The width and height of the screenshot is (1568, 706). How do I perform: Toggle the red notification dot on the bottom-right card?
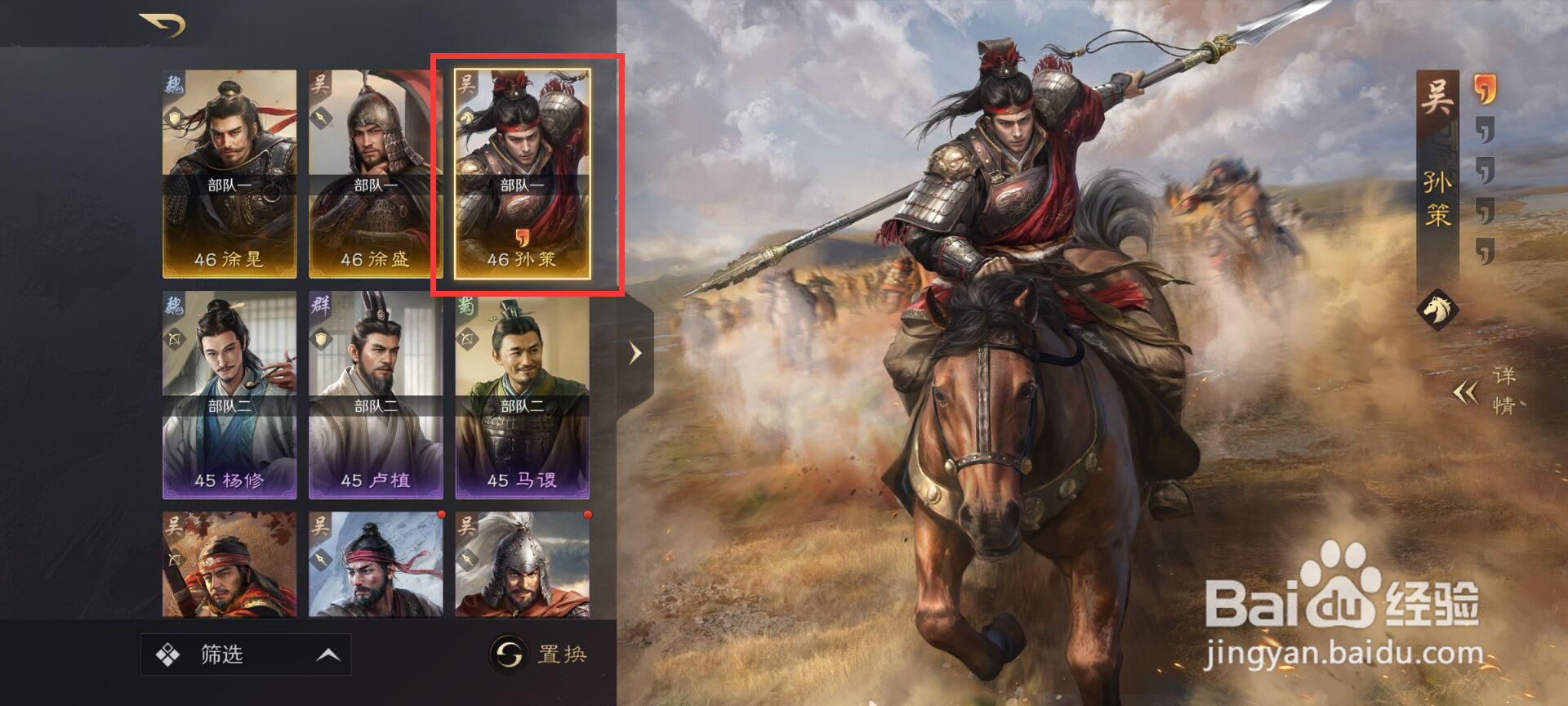(x=586, y=516)
